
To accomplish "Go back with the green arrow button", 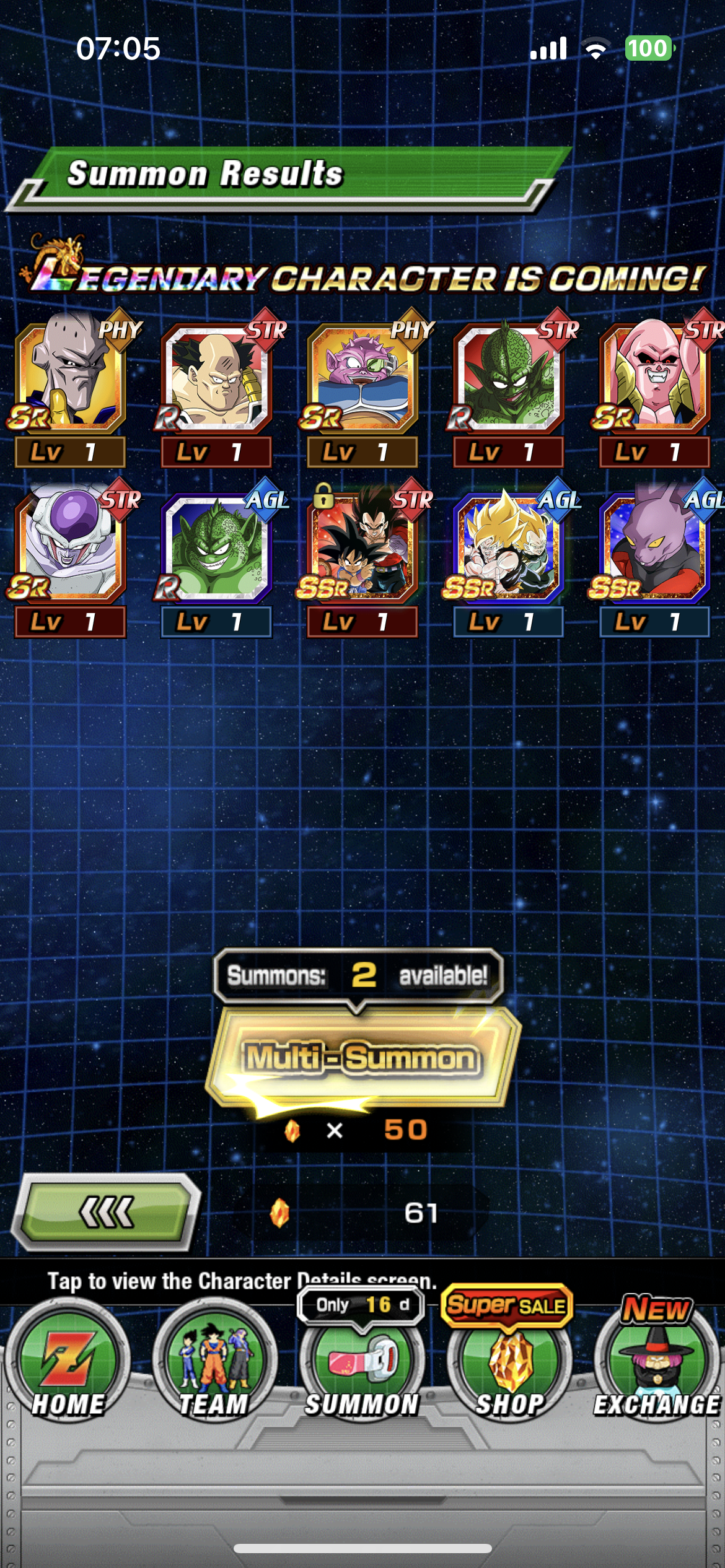I will click(107, 1212).
